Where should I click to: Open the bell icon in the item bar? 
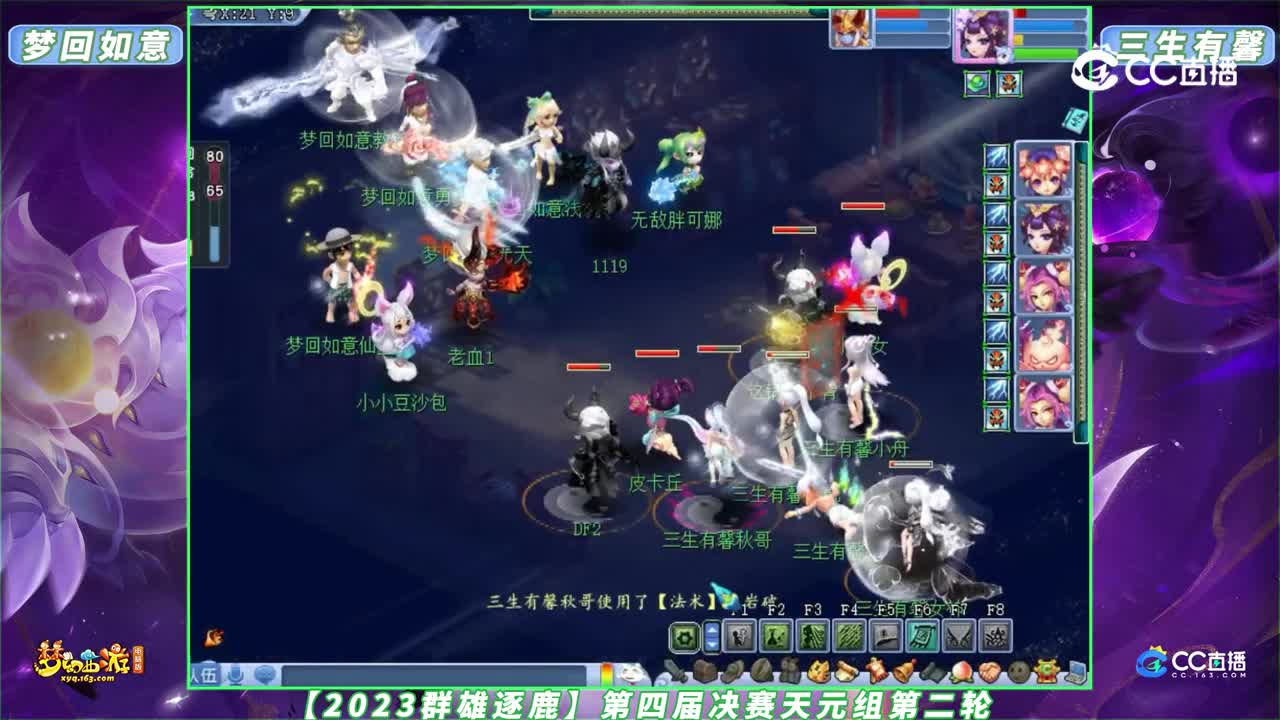pyautogui.click(x=905, y=669)
